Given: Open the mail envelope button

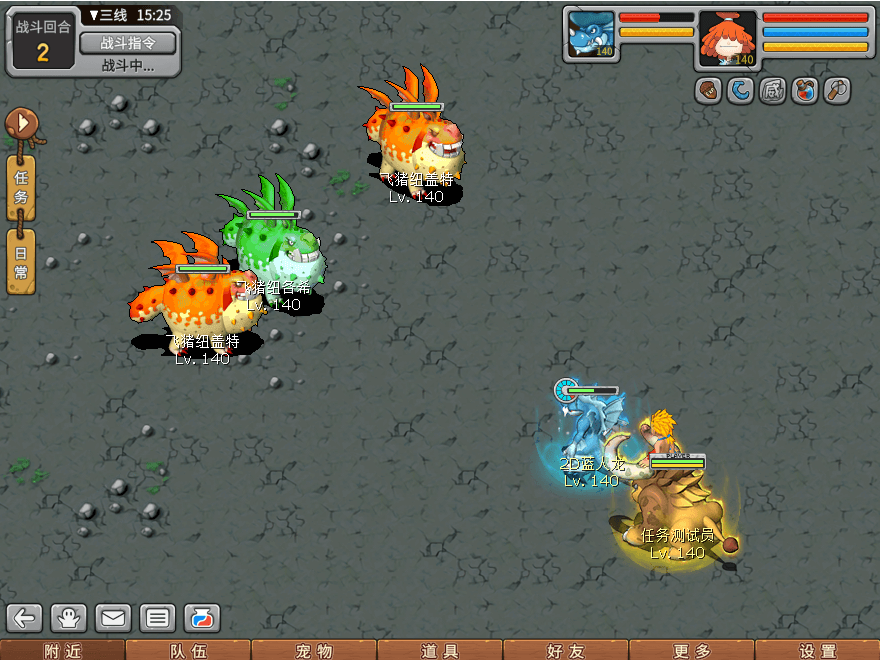Looking at the screenshot, I should pos(113,617).
